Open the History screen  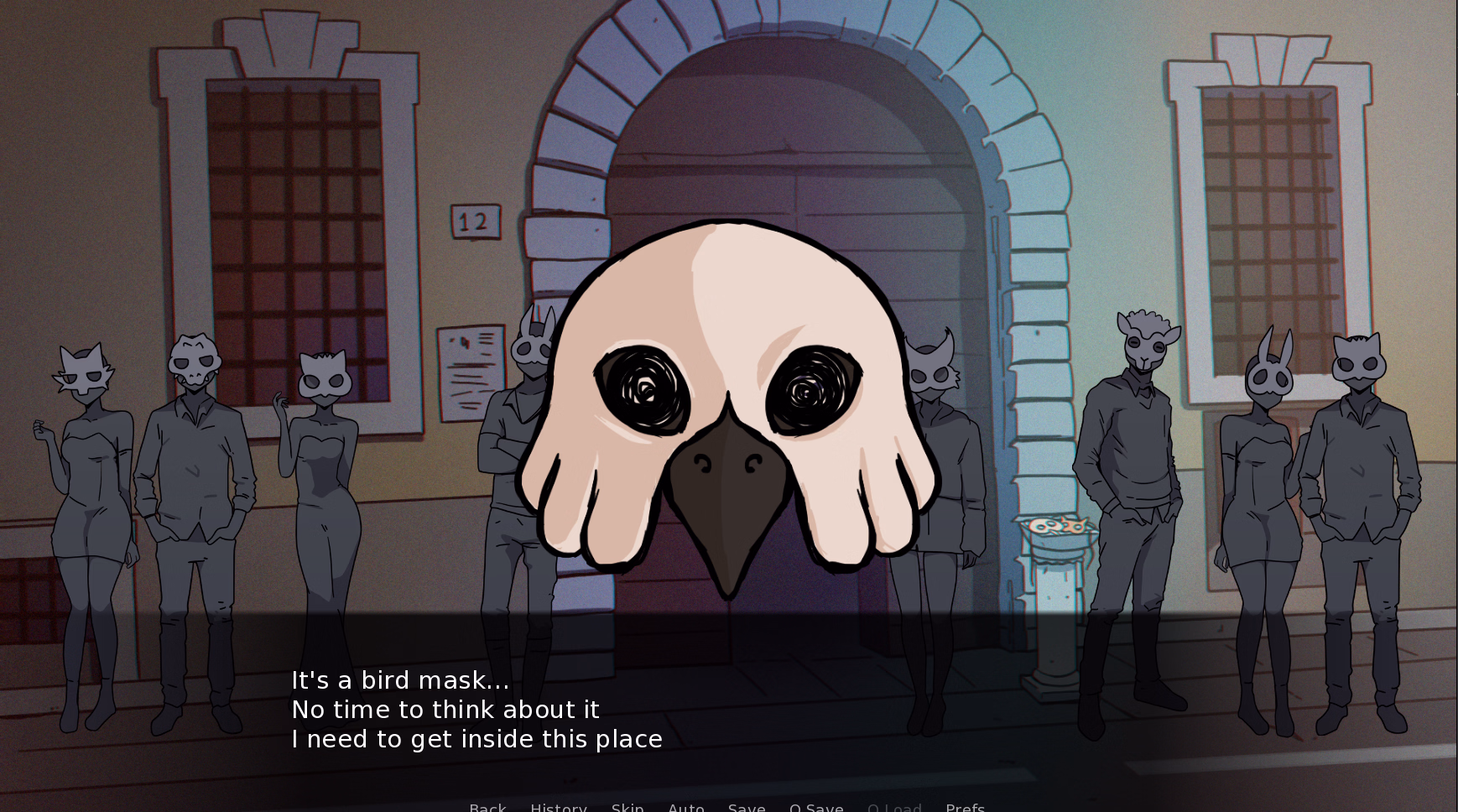(558, 807)
